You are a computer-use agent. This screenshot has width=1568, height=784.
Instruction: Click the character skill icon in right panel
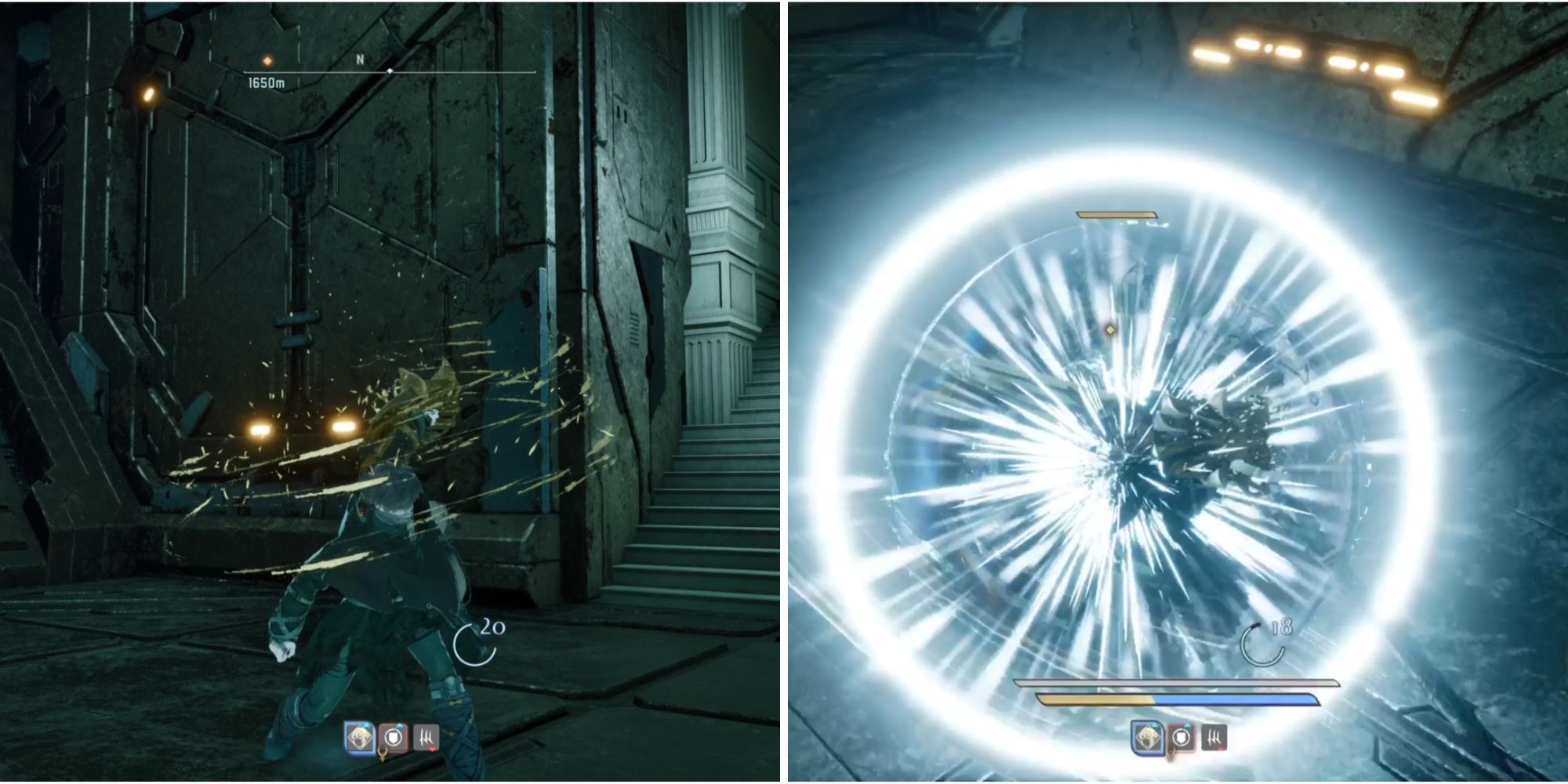coord(1148,739)
